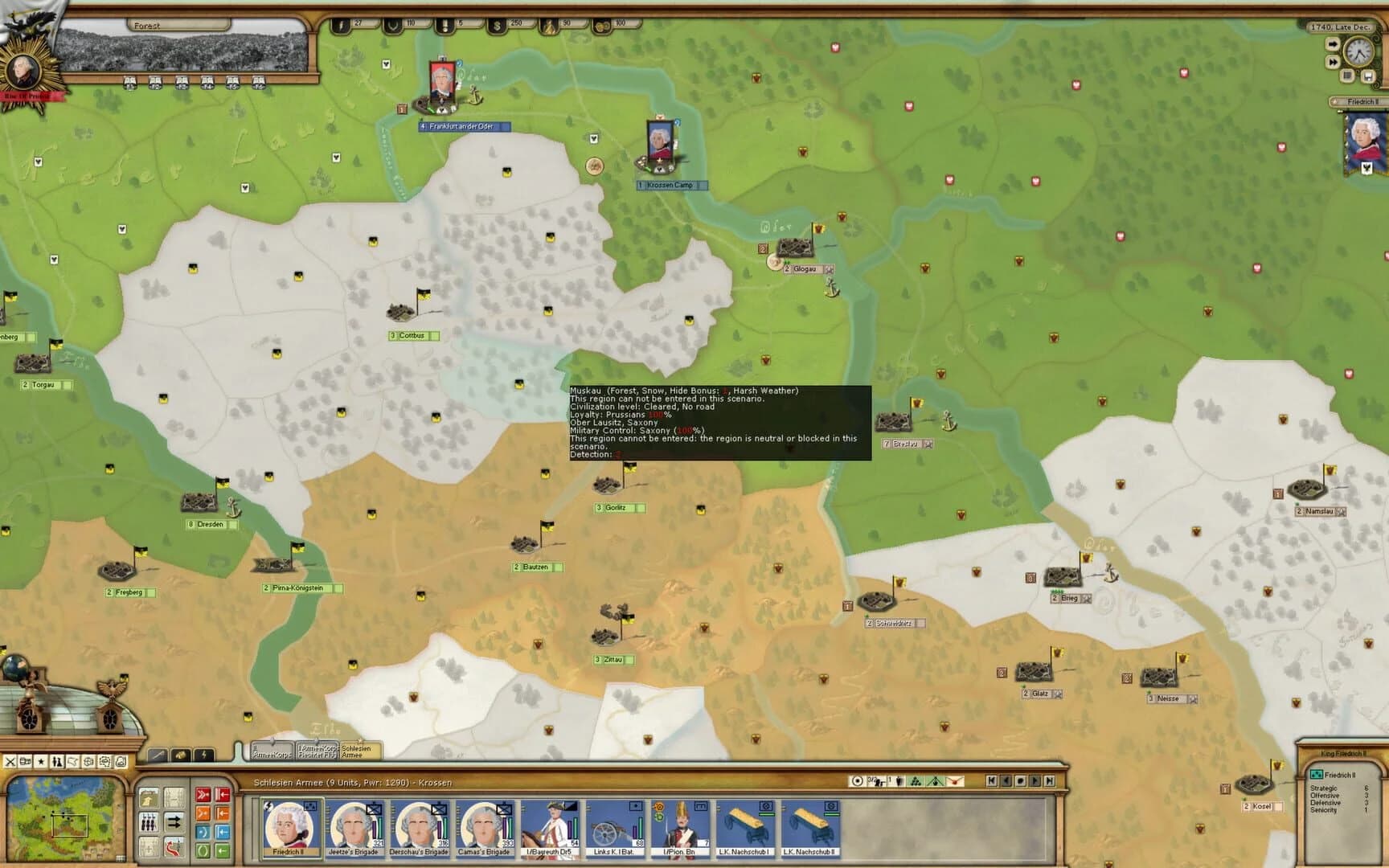
Task: Select the I/Pion. Bn unit card
Action: pyautogui.click(x=679, y=826)
